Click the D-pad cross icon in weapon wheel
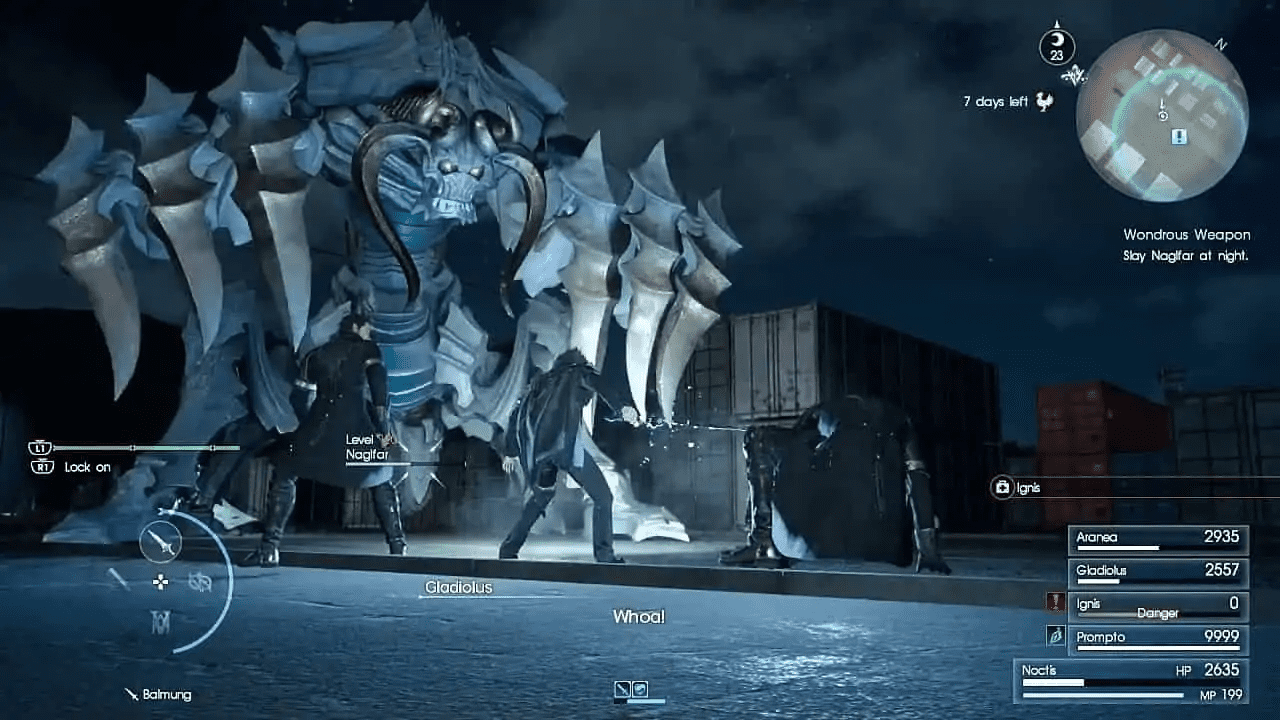 coord(160,582)
